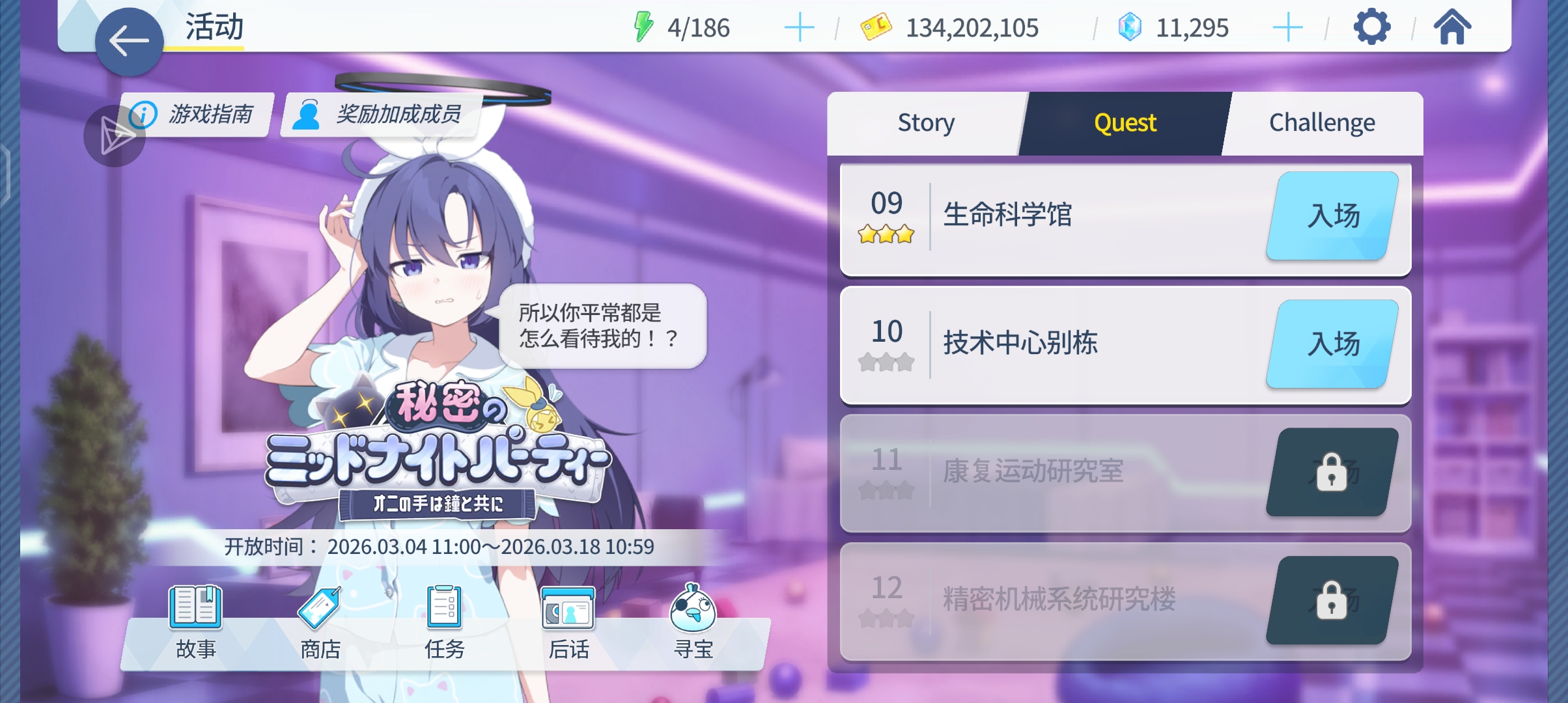Switch to the Story tab
The image size is (1568, 703).
pos(925,122)
